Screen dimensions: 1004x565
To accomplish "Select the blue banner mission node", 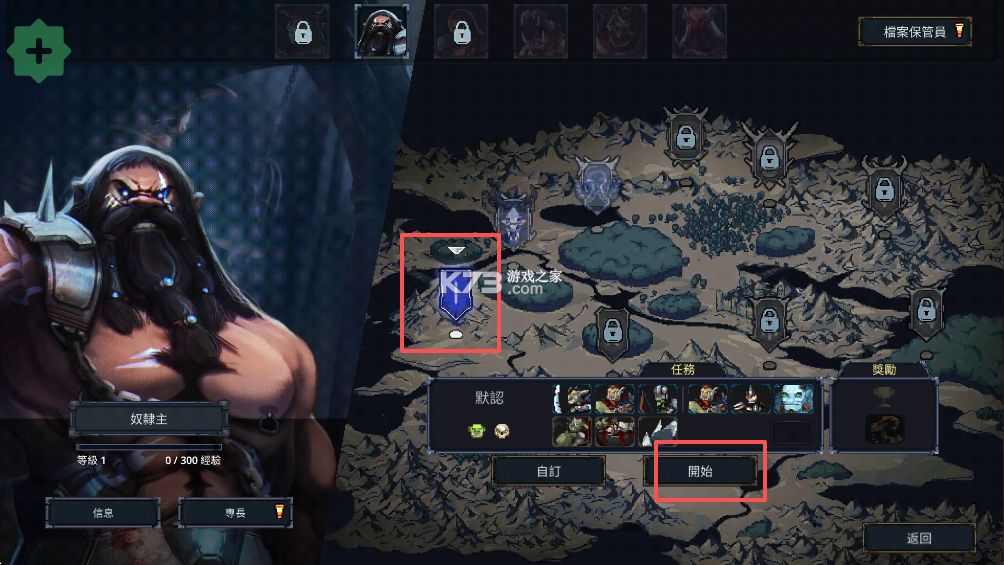I will point(455,294).
